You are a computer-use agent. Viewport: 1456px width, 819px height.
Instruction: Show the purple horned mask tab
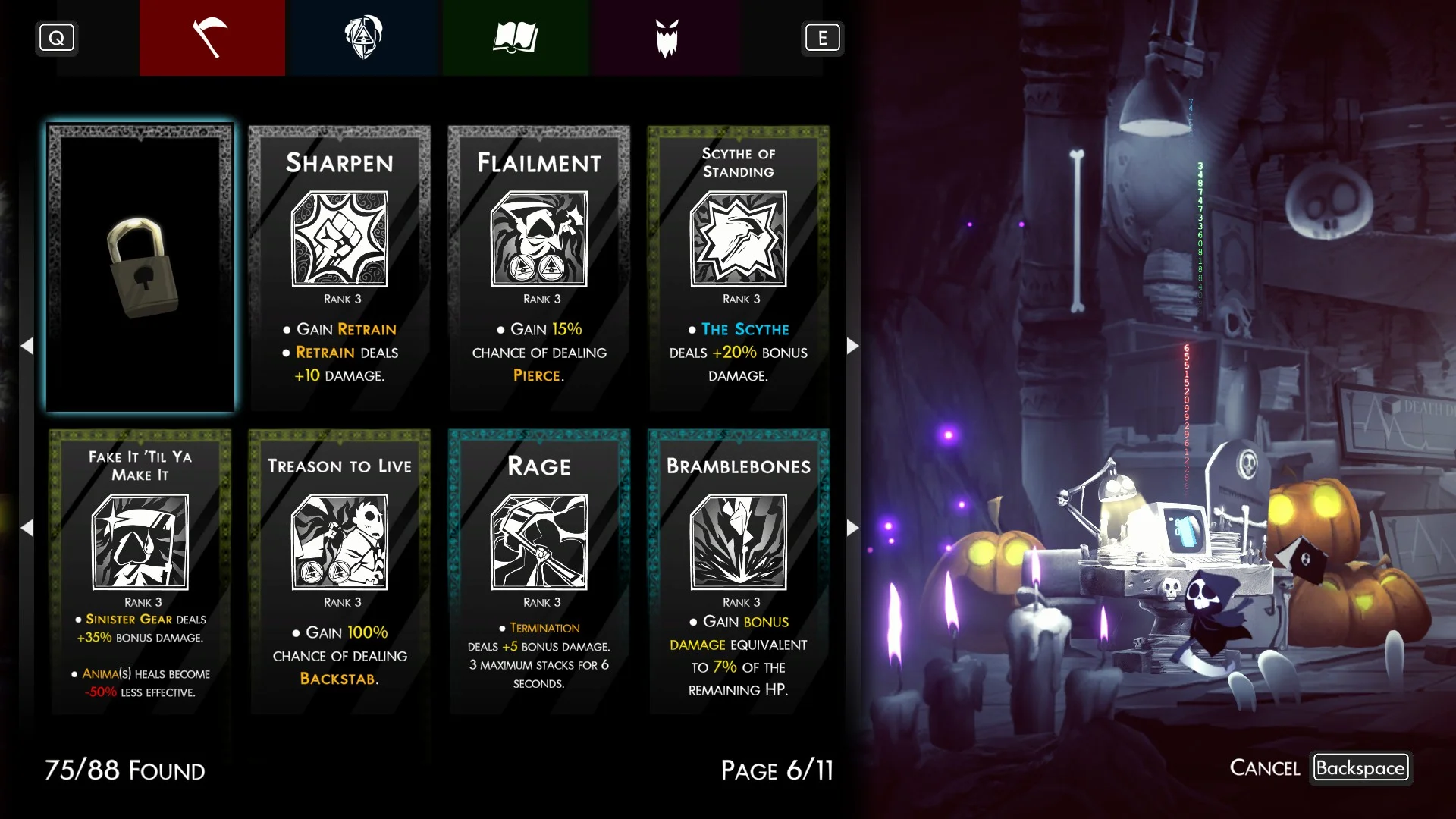pyautogui.click(x=667, y=38)
